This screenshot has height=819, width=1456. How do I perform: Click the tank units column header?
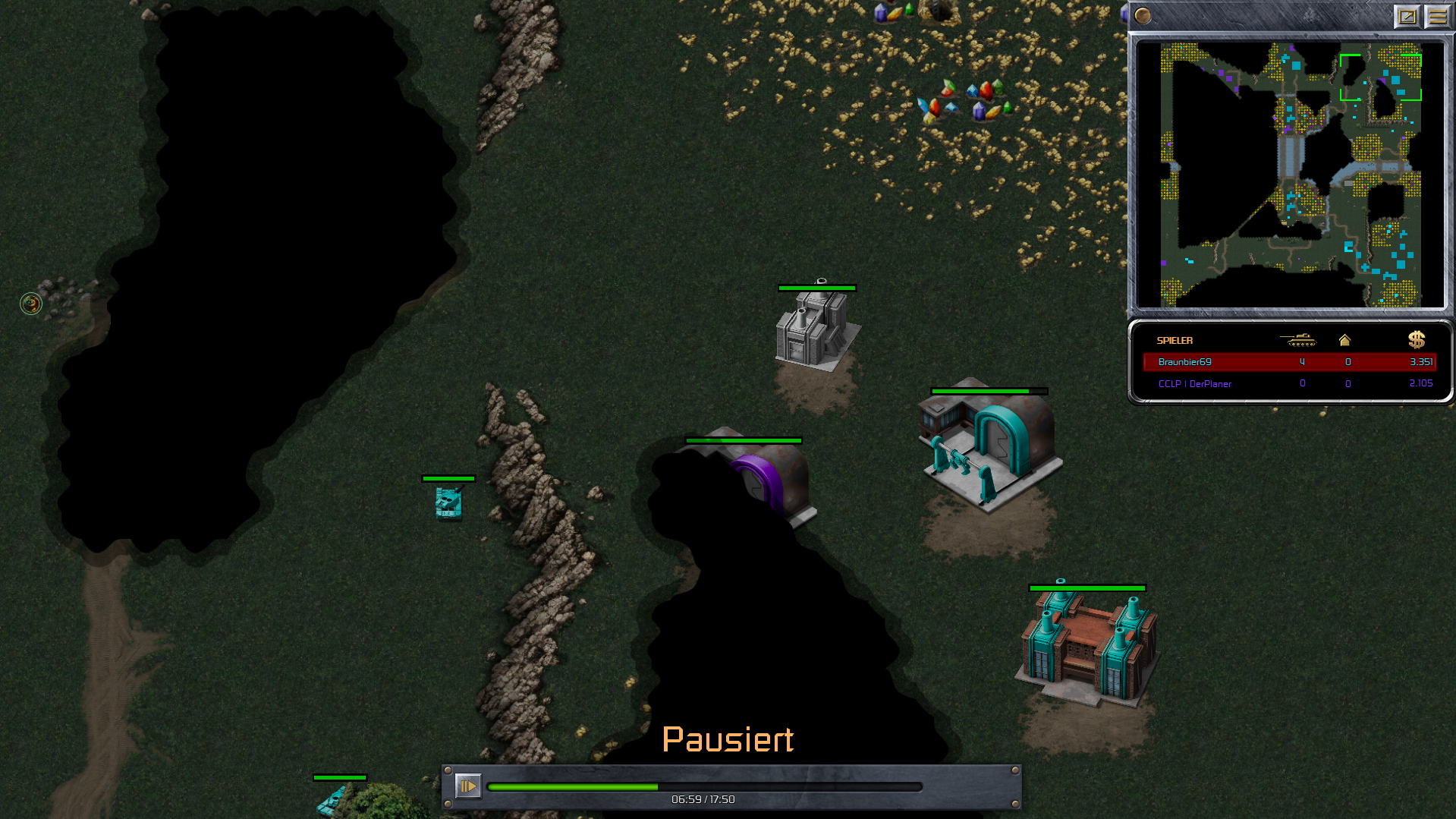[1297, 340]
